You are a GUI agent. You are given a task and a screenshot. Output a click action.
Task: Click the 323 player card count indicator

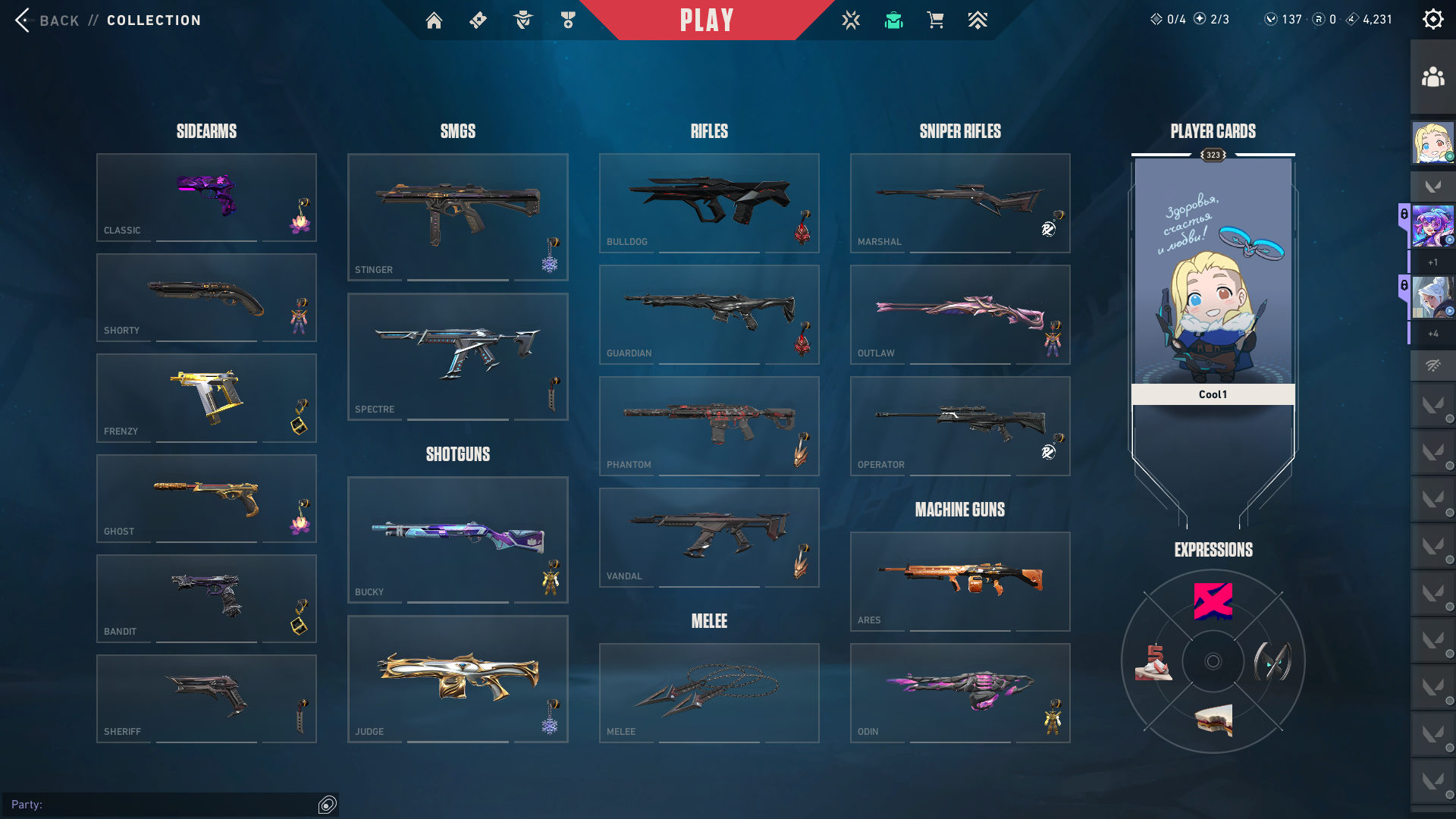pos(1213,155)
